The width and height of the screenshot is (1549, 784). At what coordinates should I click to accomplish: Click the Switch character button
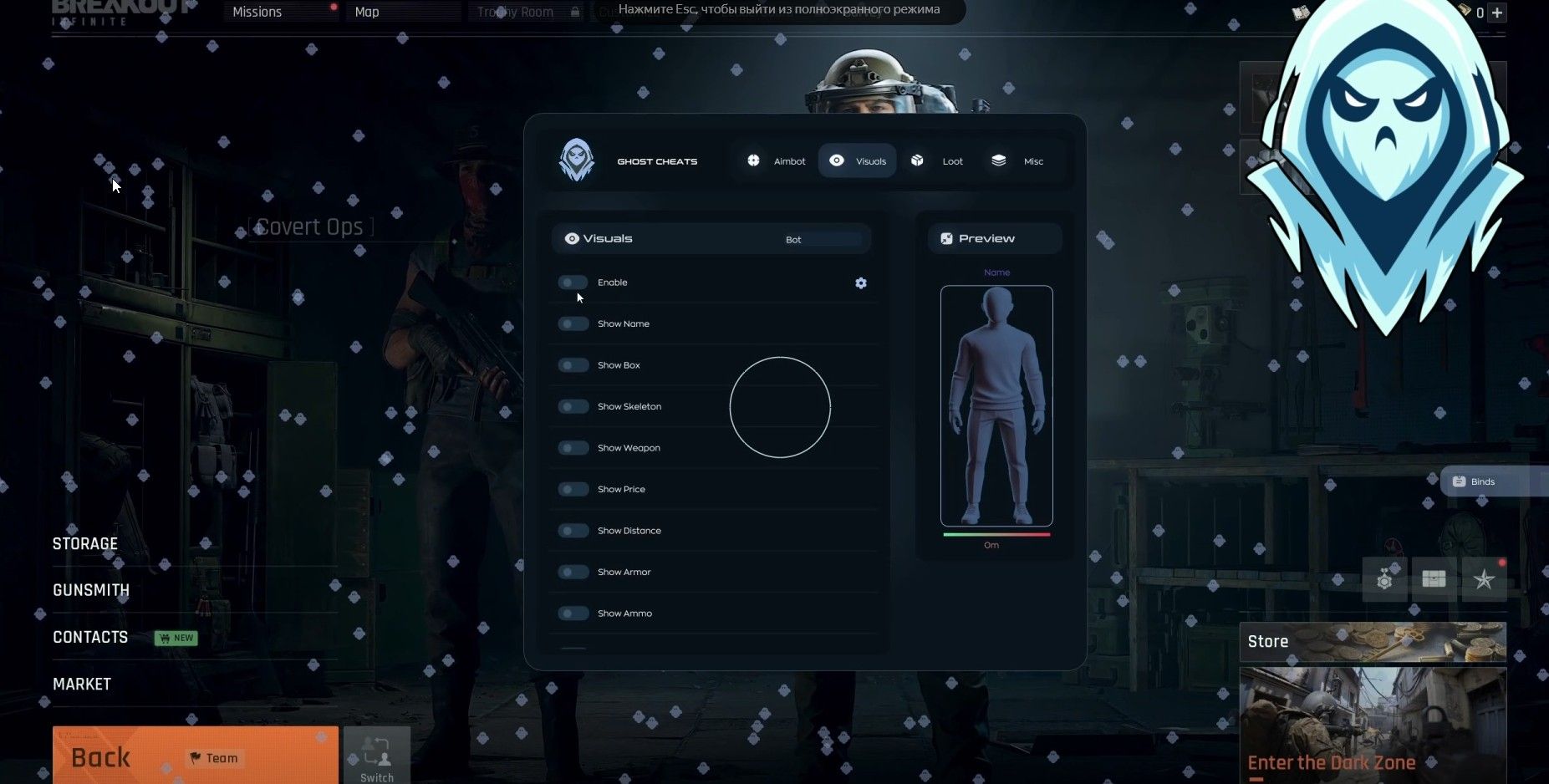pos(377,756)
